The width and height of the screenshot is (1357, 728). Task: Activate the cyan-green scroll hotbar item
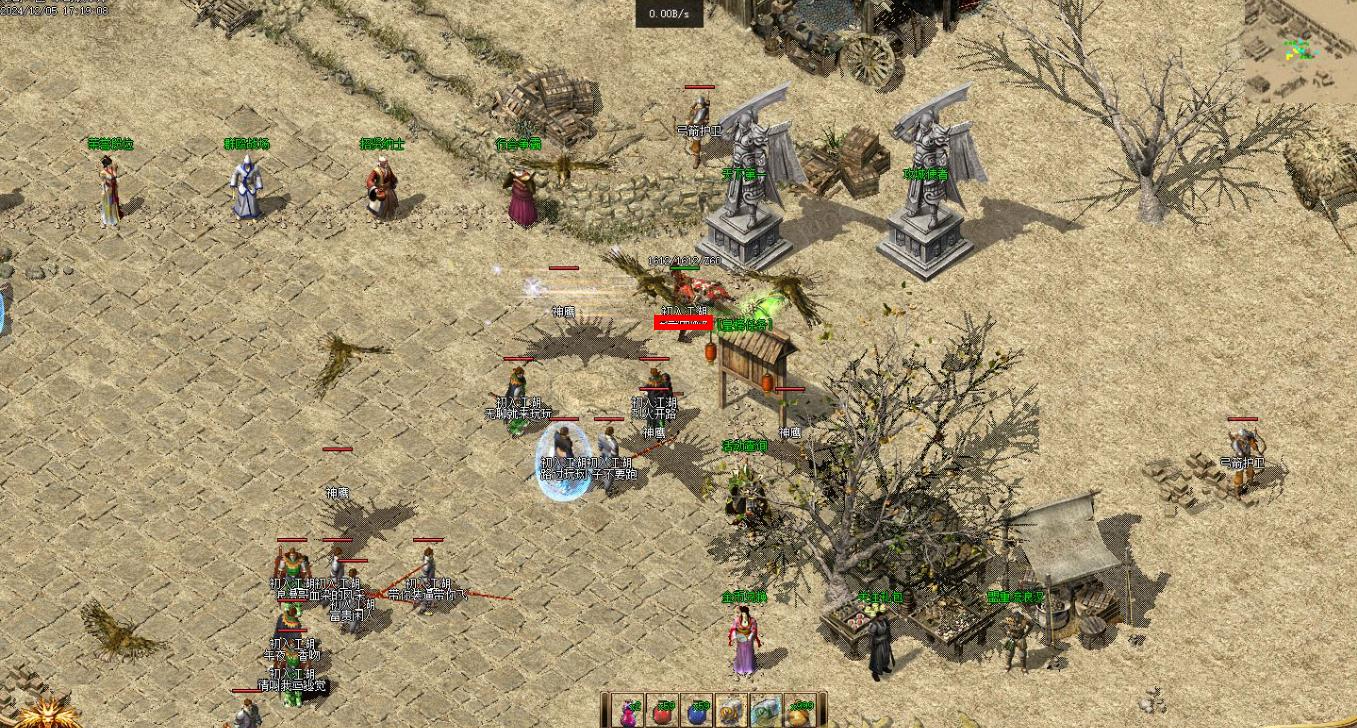point(765,711)
